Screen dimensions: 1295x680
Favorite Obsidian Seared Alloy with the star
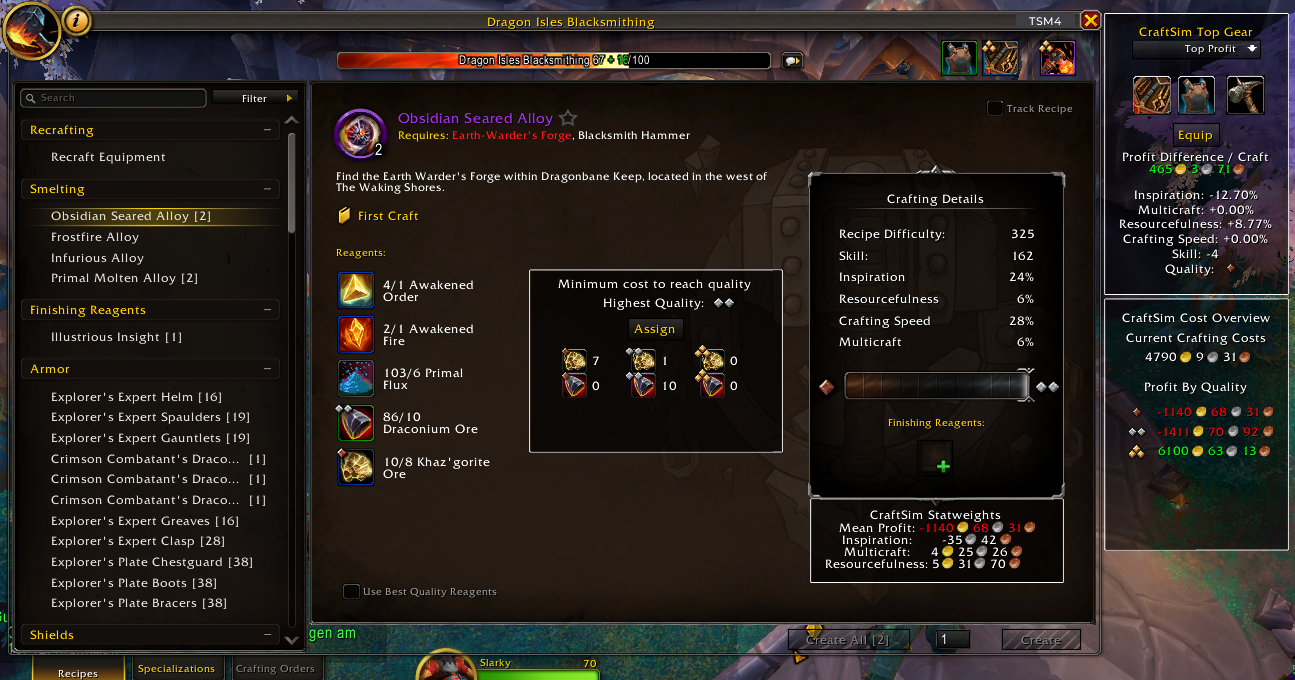pos(568,119)
